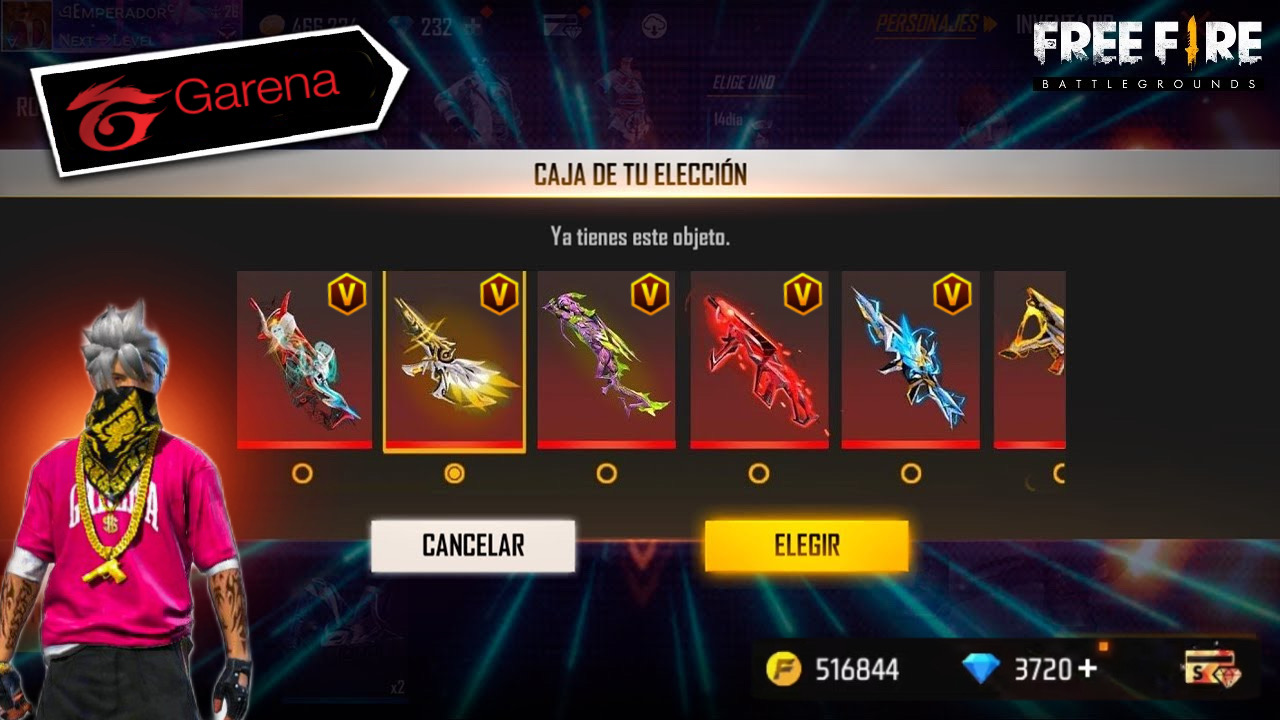Click the radio button under the golden skin
The width and height of the screenshot is (1280, 720).
point(454,473)
